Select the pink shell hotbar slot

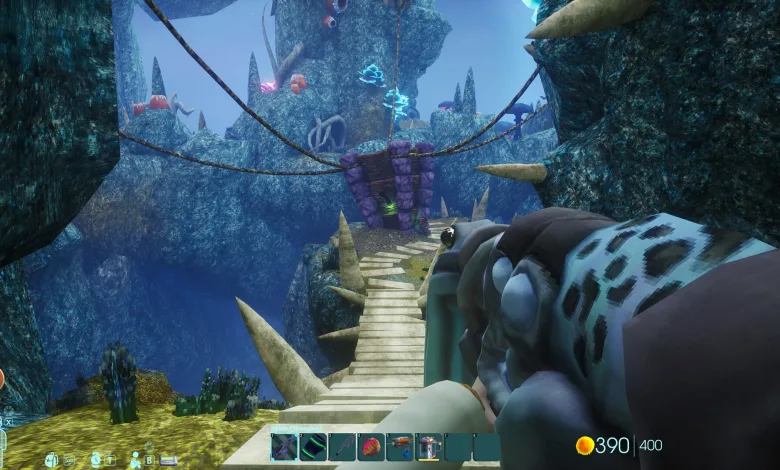coord(372,446)
